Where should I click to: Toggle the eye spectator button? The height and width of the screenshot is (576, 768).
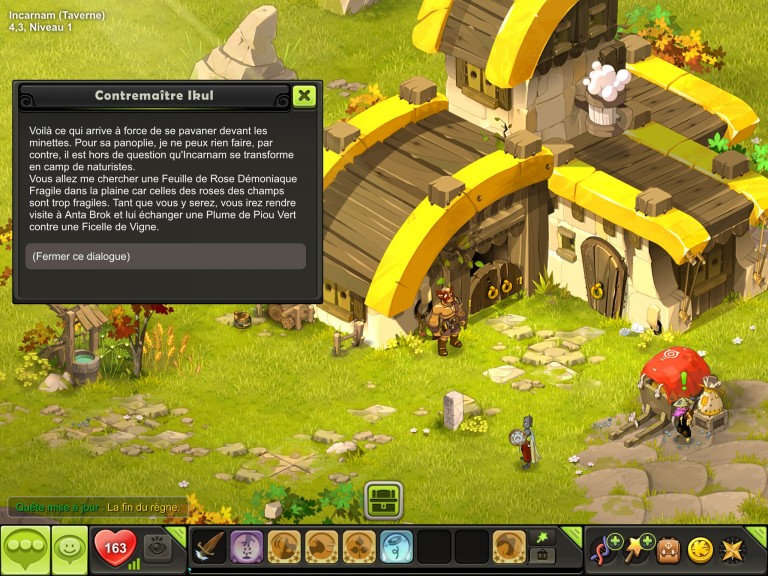click(156, 545)
